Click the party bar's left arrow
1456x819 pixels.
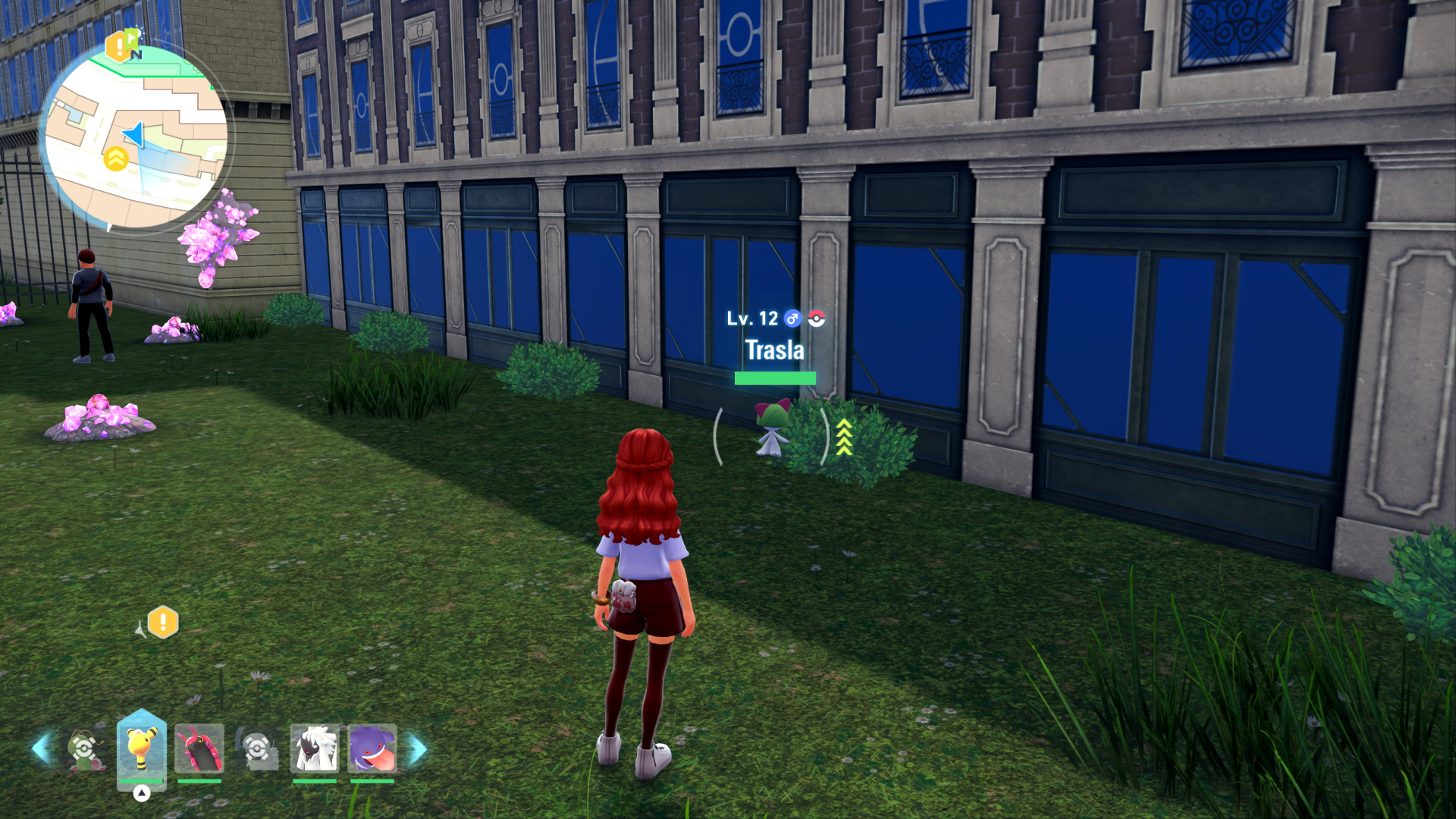coord(41,748)
